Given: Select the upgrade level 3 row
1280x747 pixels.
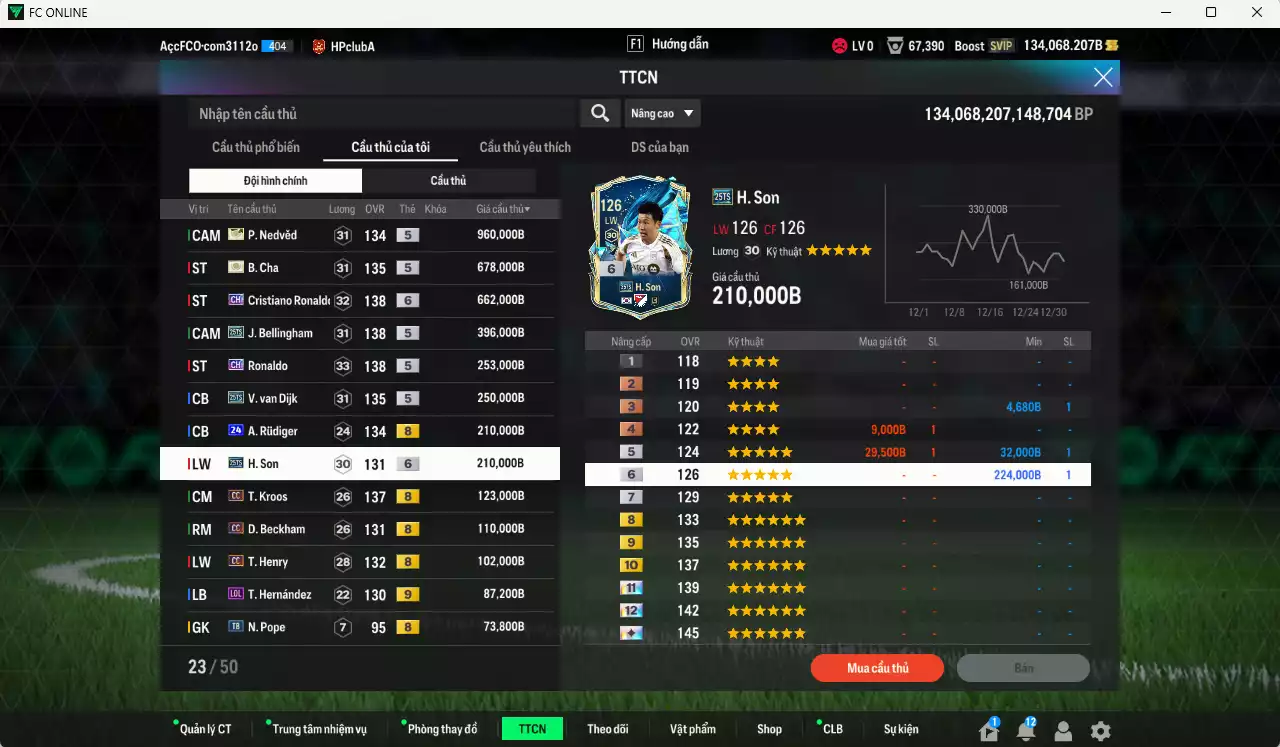Looking at the screenshot, I should [x=838, y=406].
